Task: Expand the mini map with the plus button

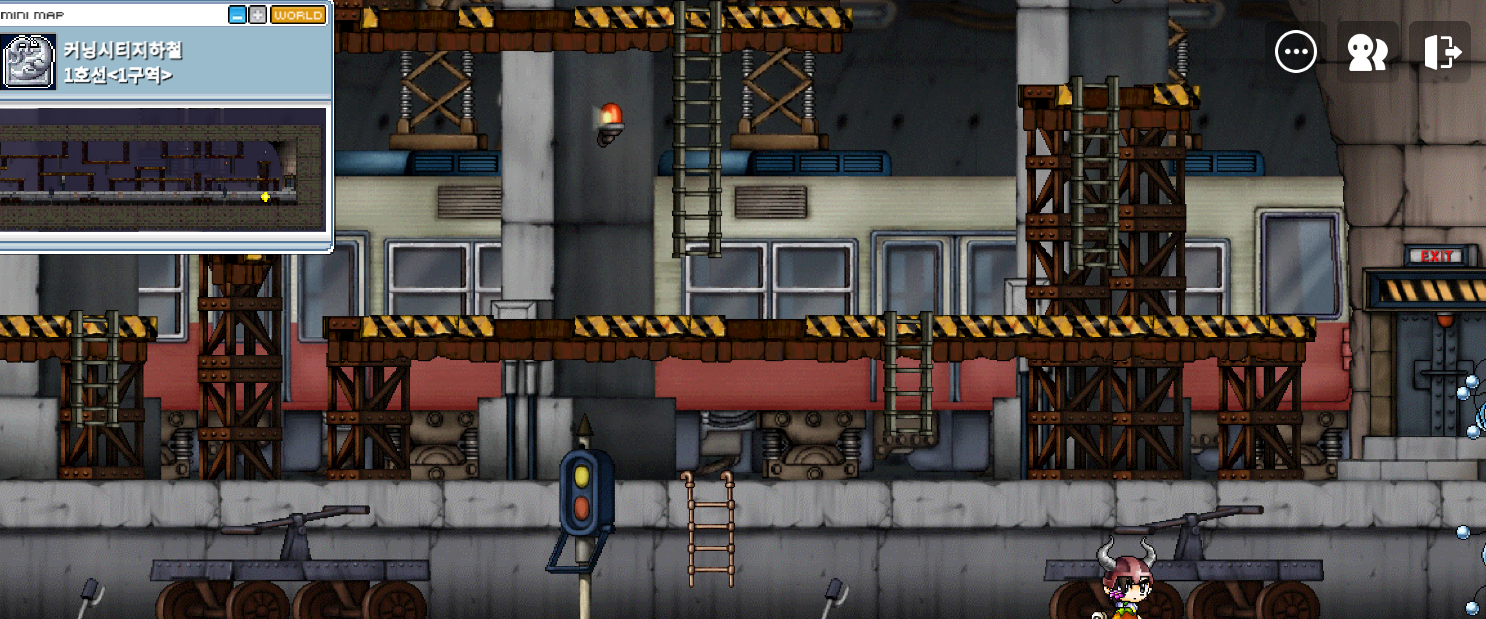Action: (258, 15)
